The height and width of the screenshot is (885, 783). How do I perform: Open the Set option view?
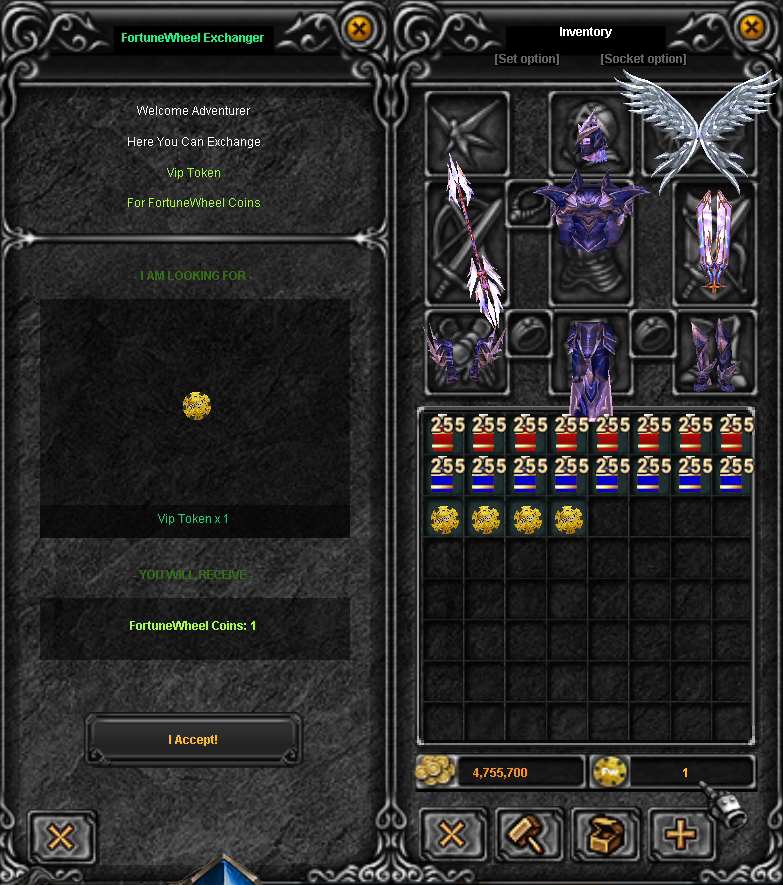pyautogui.click(x=526, y=59)
